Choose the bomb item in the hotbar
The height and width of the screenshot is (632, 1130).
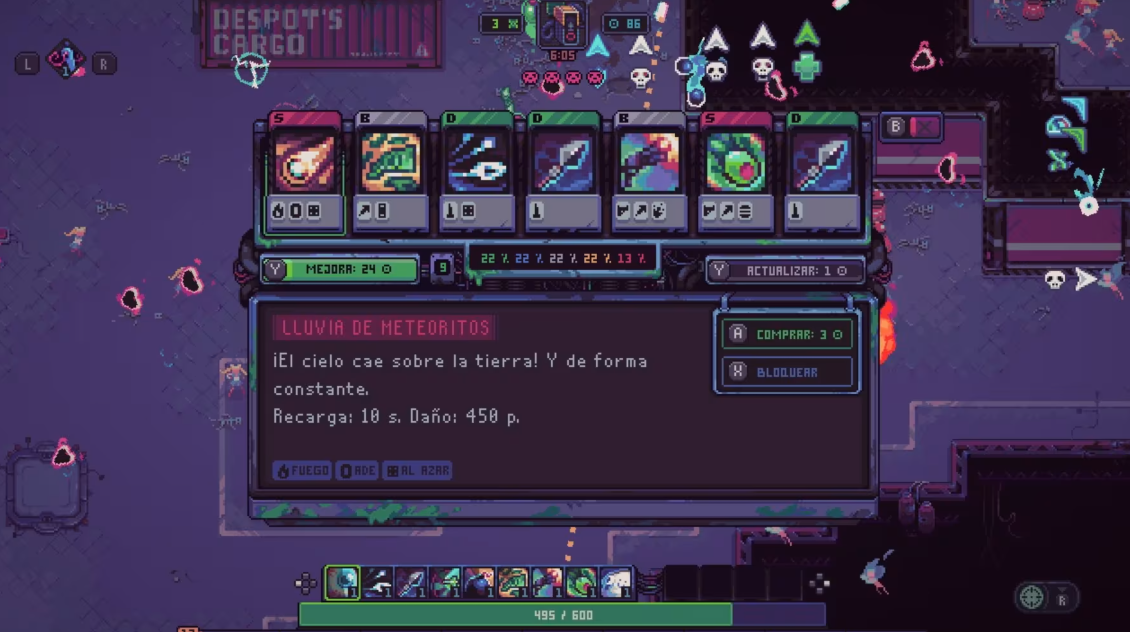[479, 583]
